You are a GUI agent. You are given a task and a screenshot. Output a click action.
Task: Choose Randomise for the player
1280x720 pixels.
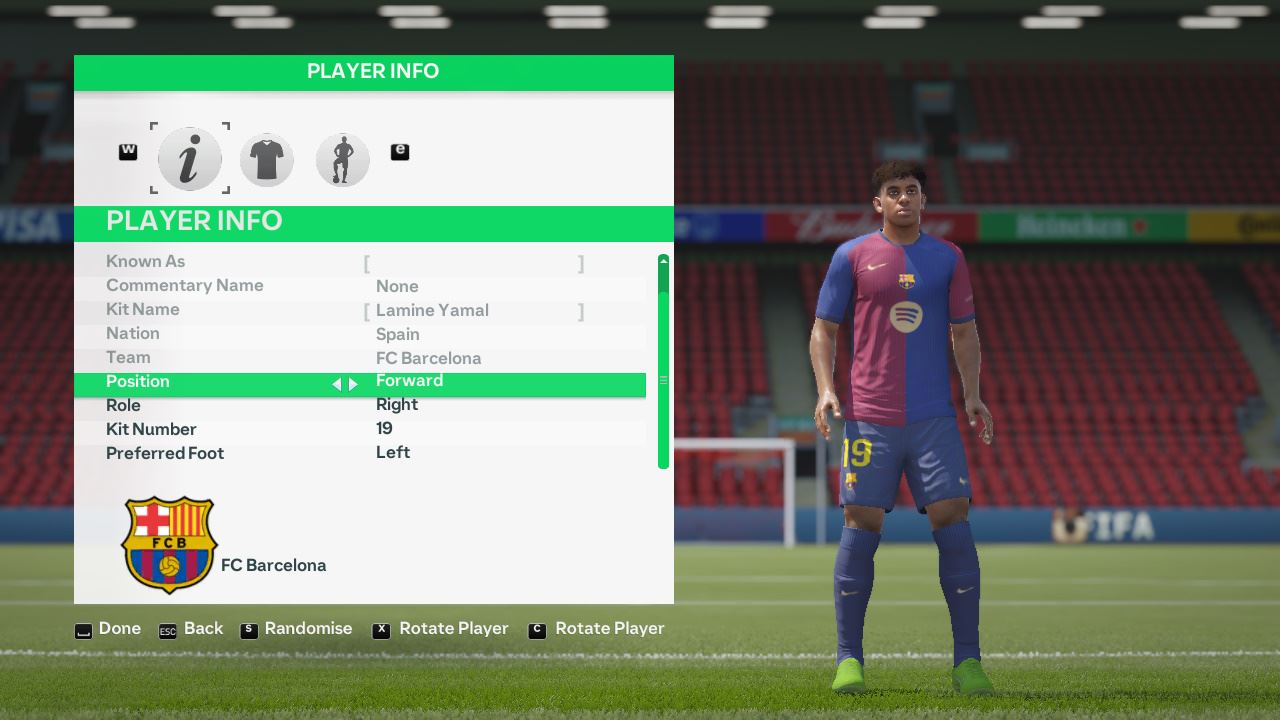tap(297, 629)
